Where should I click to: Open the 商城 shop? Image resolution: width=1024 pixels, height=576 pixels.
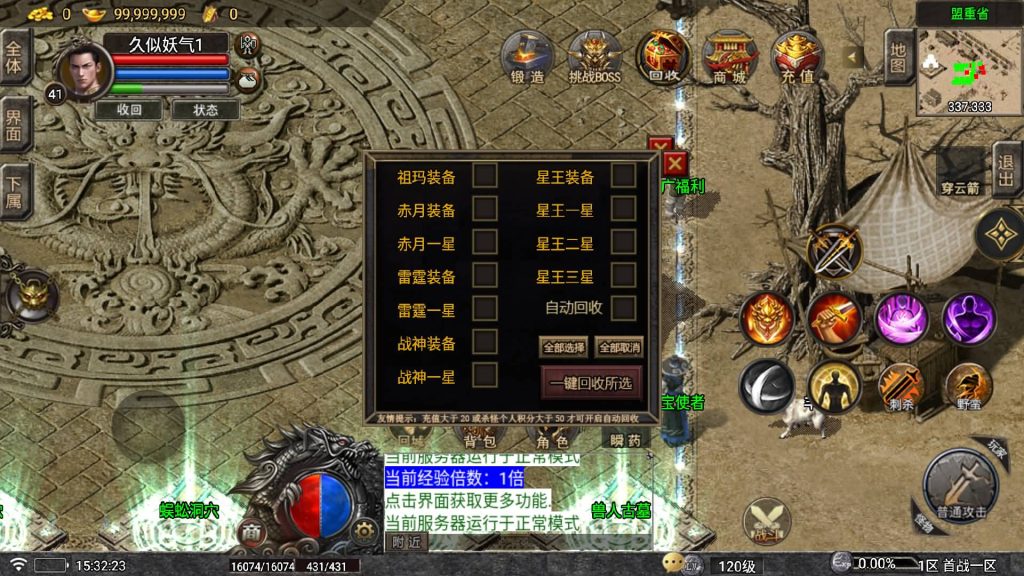coord(729,56)
